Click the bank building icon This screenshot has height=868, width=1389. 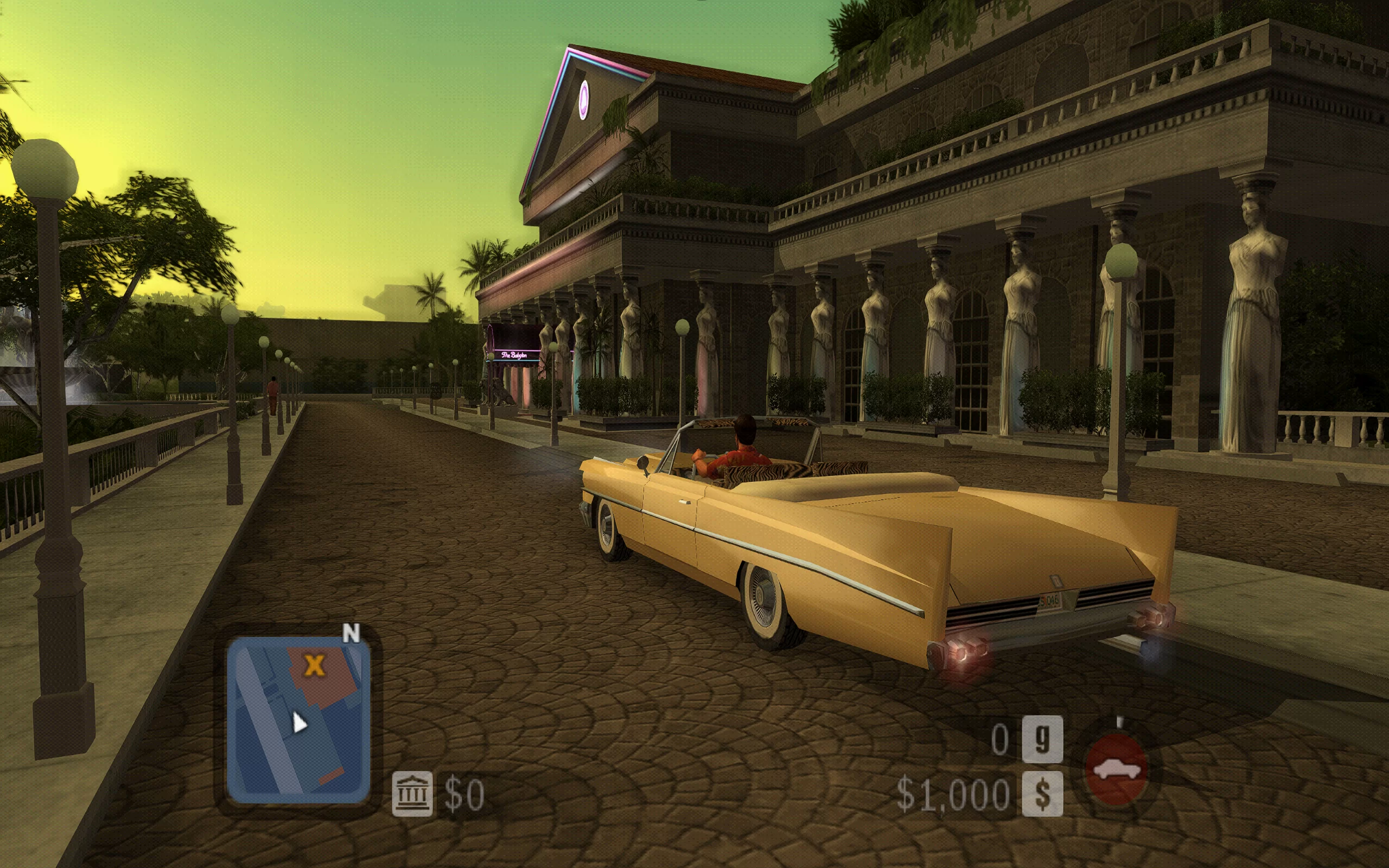[x=411, y=794]
